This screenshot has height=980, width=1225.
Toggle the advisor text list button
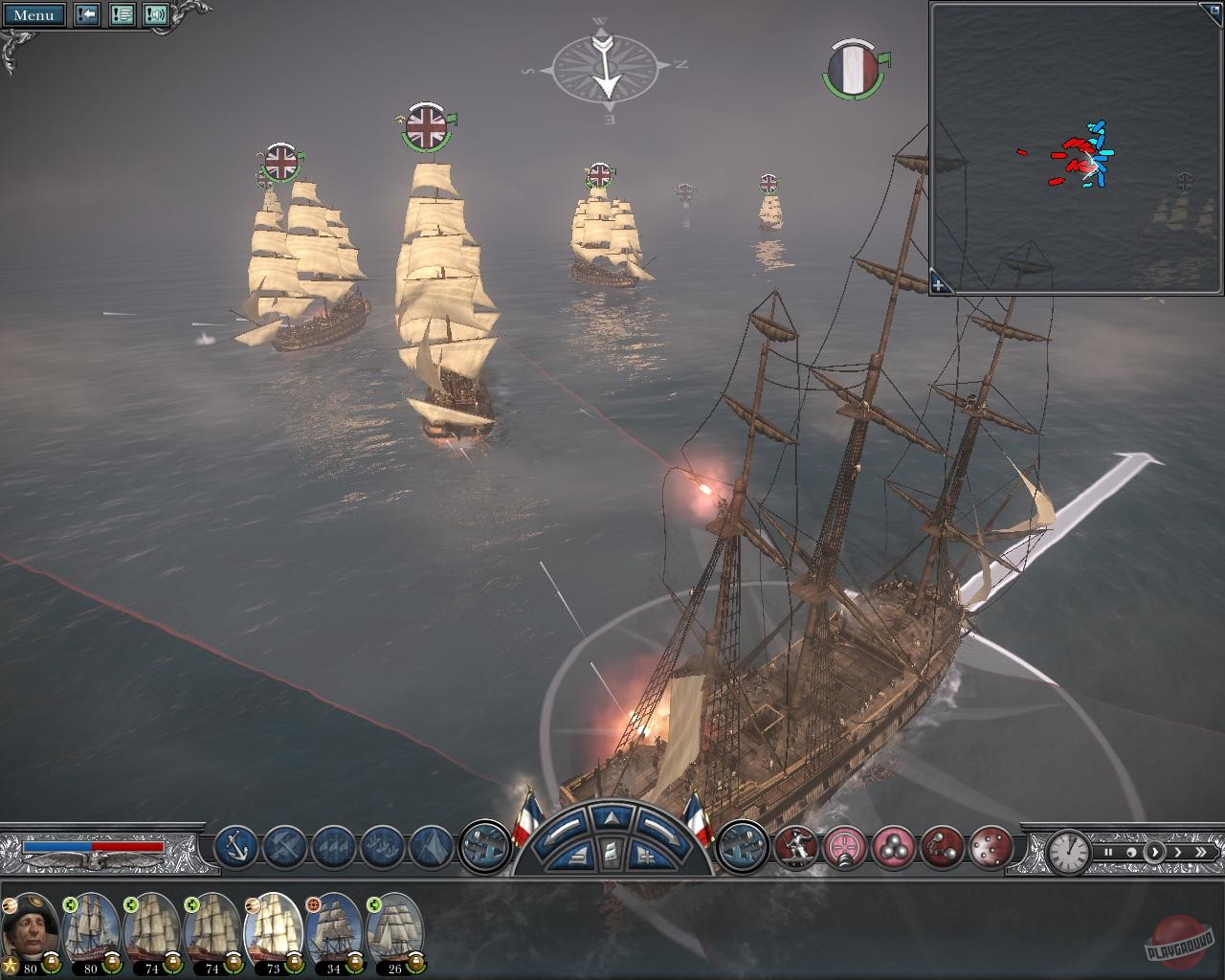(122, 14)
